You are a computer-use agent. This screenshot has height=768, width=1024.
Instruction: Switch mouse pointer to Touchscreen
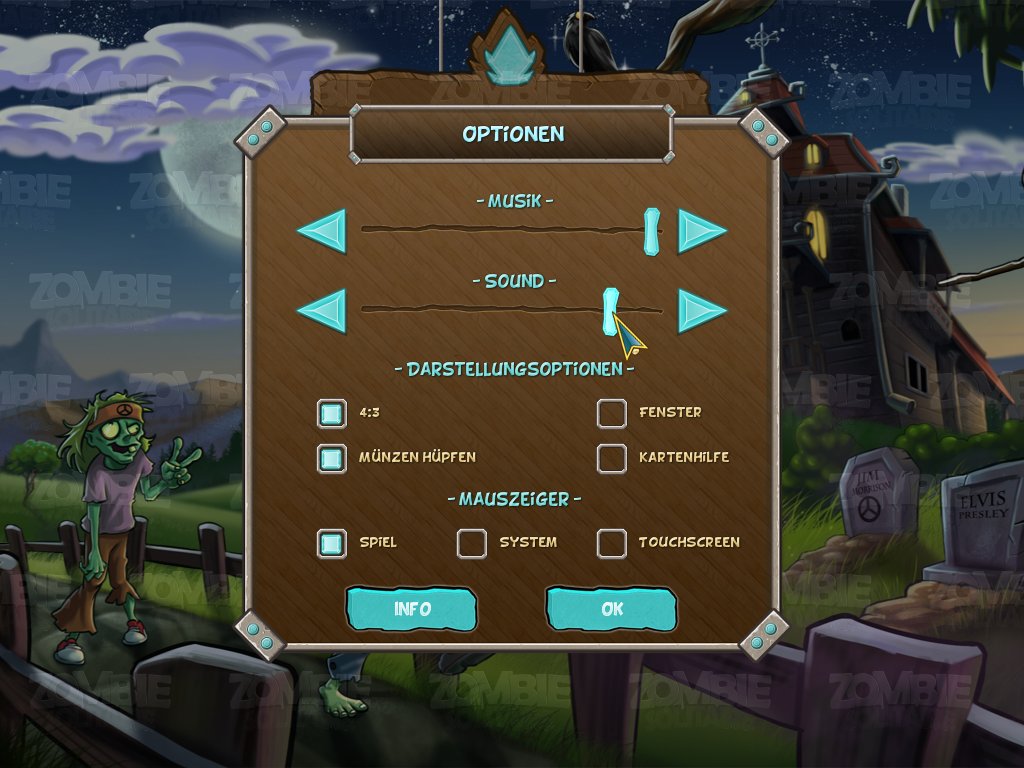(612, 543)
